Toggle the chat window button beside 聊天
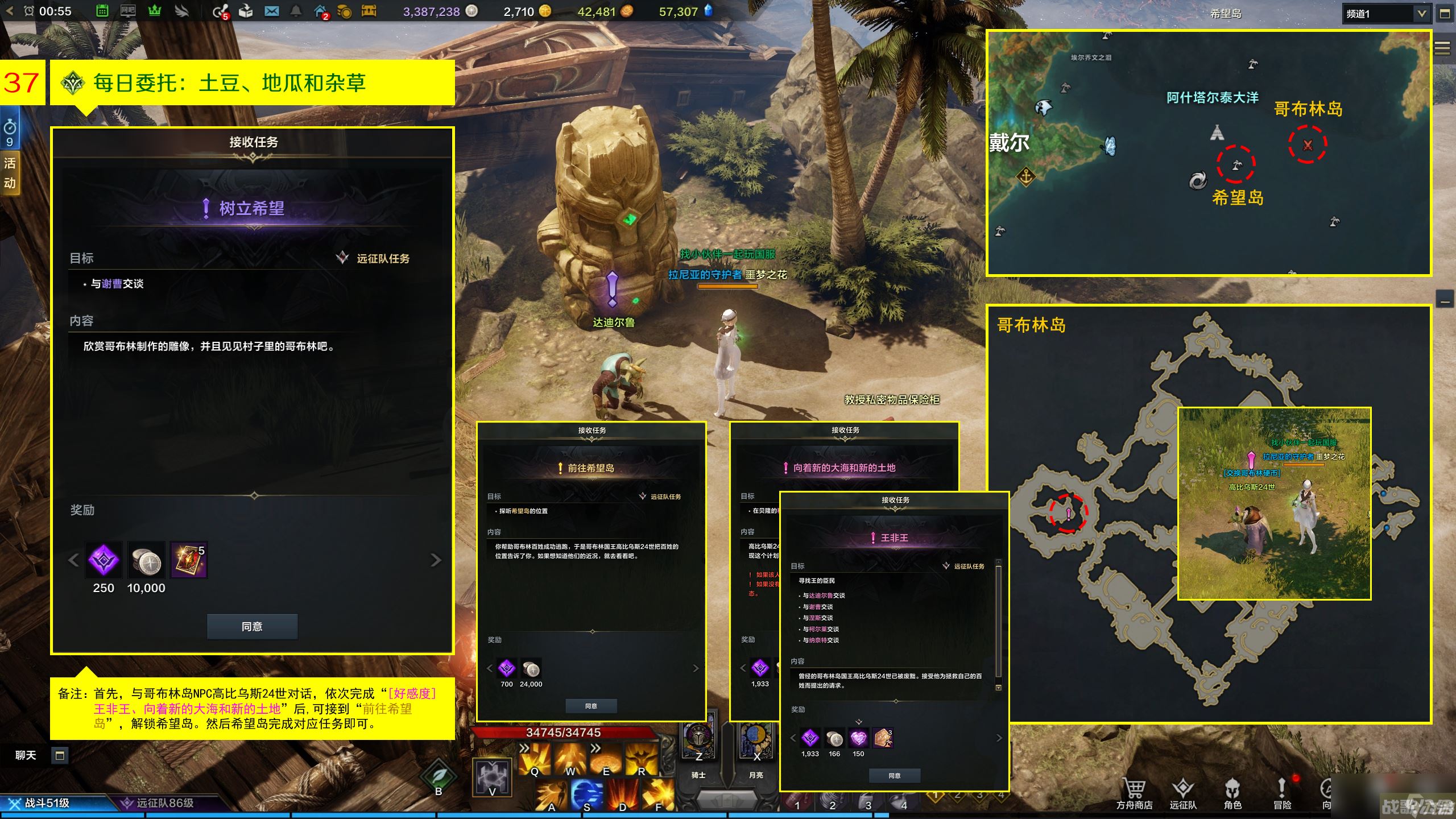1456x819 pixels. tap(59, 755)
